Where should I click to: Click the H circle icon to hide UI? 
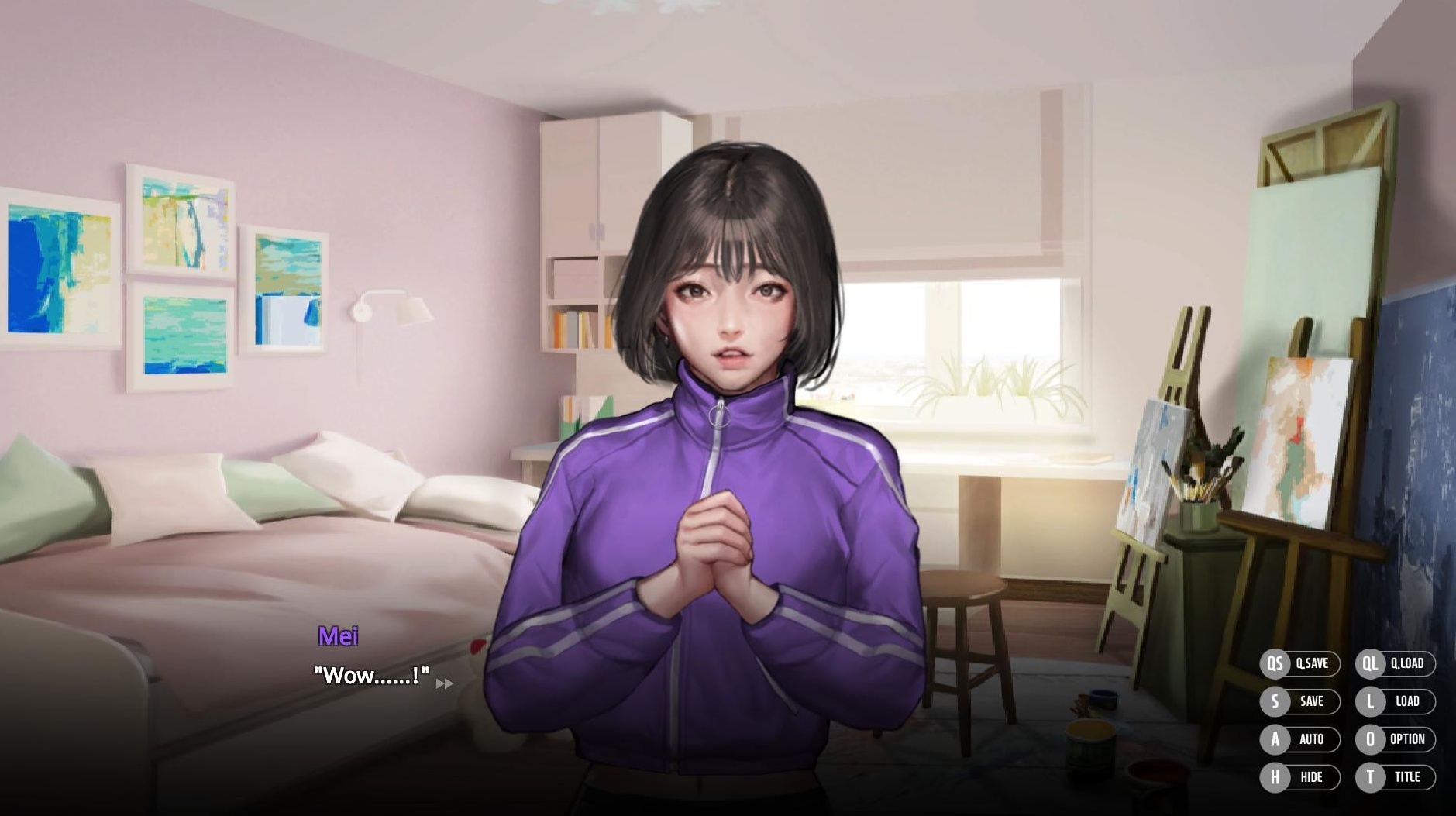pyautogui.click(x=1275, y=778)
